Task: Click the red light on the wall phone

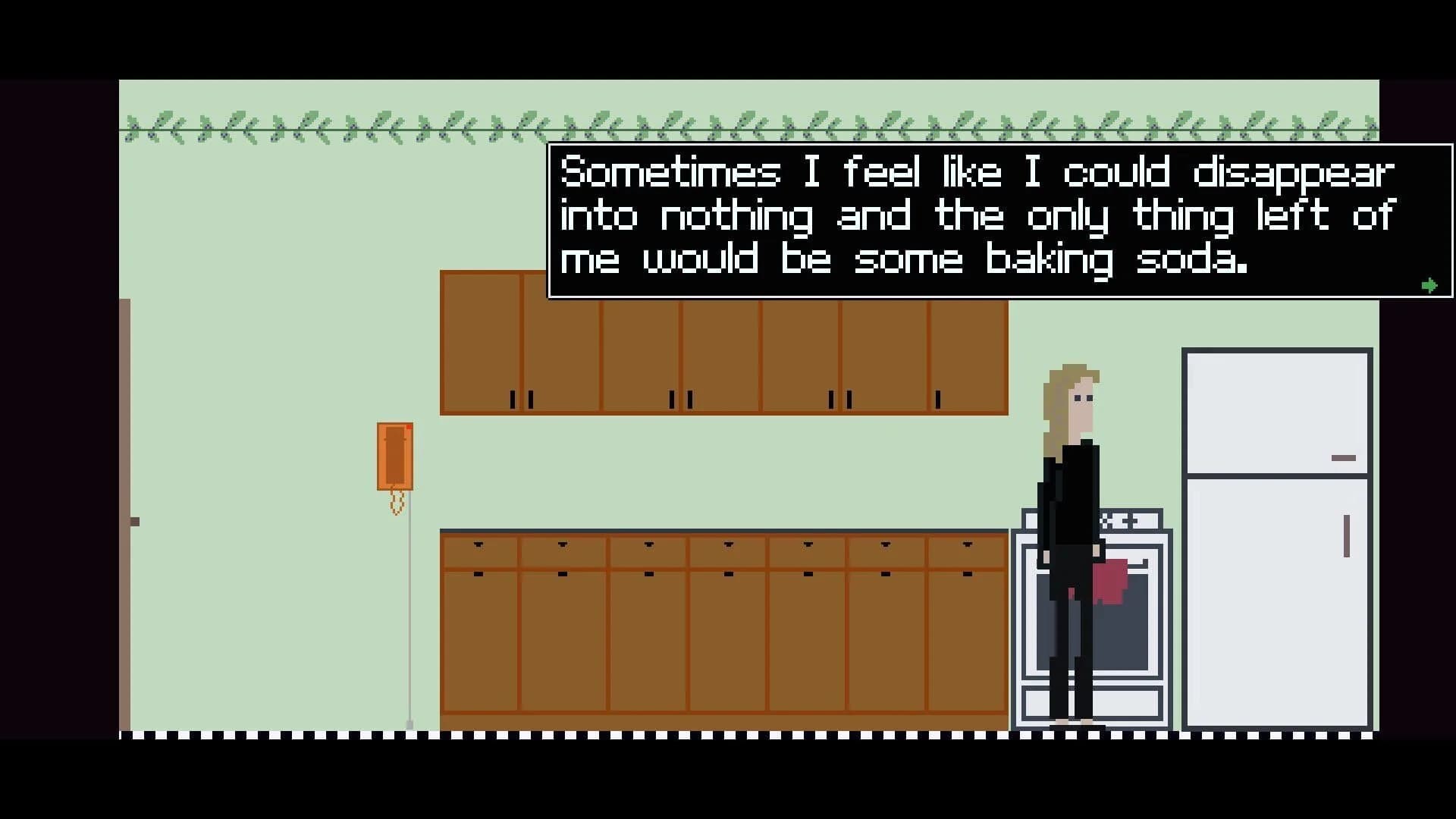Action: pyautogui.click(x=409, y=426)
